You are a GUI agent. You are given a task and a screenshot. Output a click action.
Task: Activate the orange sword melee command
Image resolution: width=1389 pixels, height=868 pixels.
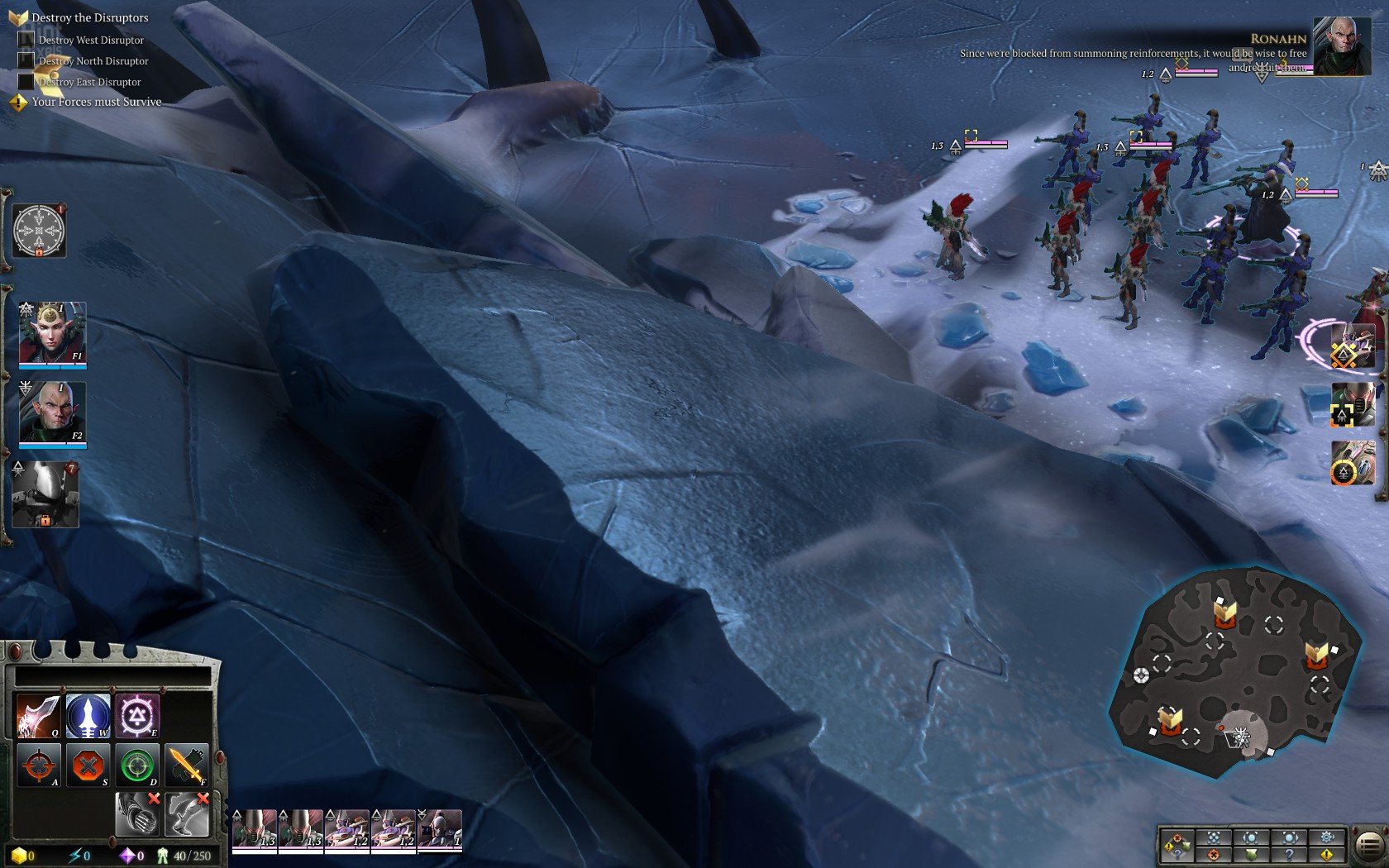(x=186, y=765)
